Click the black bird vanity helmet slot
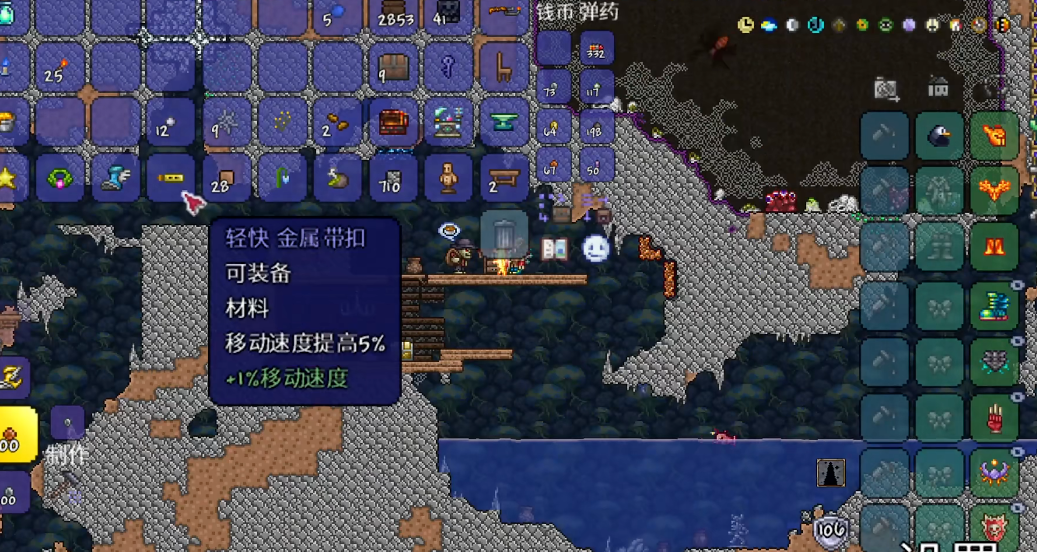 pyautogui.click(x=939, y=136)
